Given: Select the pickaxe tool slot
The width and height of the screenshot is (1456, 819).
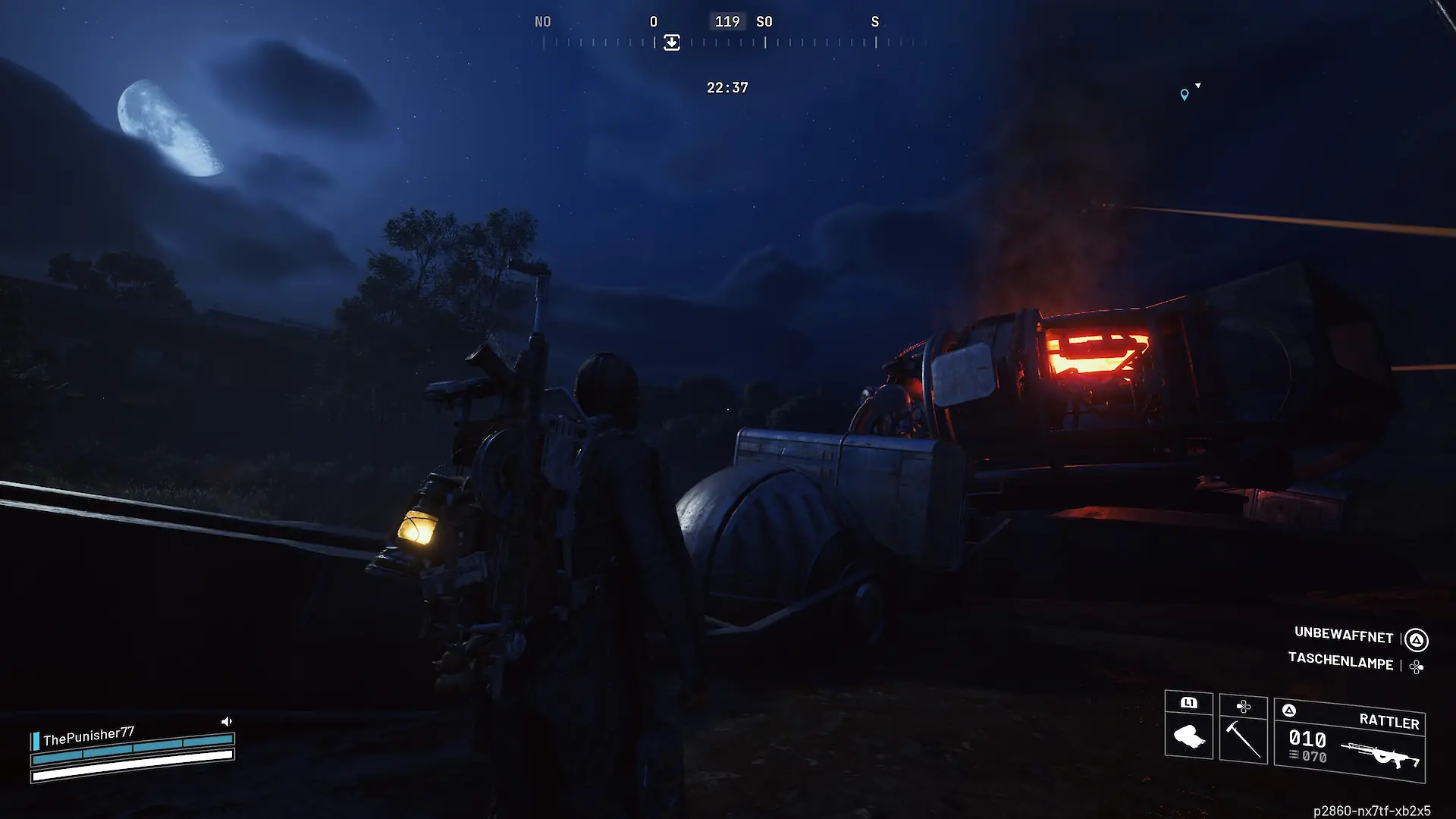Looking at the screenshot, I should pyautogui.click(x=1244, y=730).
